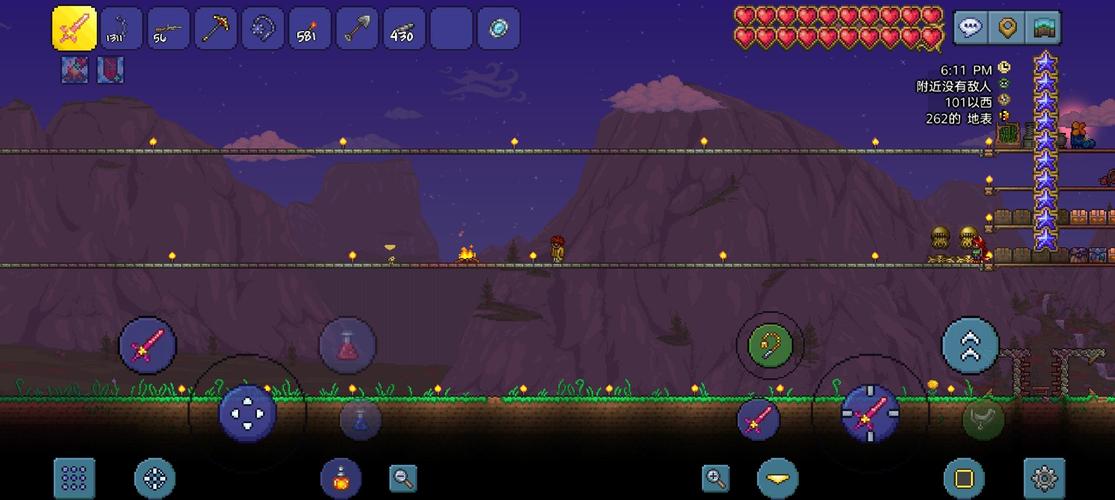
Task: Tap the double-arrow jump button
Action: (970, 345)
